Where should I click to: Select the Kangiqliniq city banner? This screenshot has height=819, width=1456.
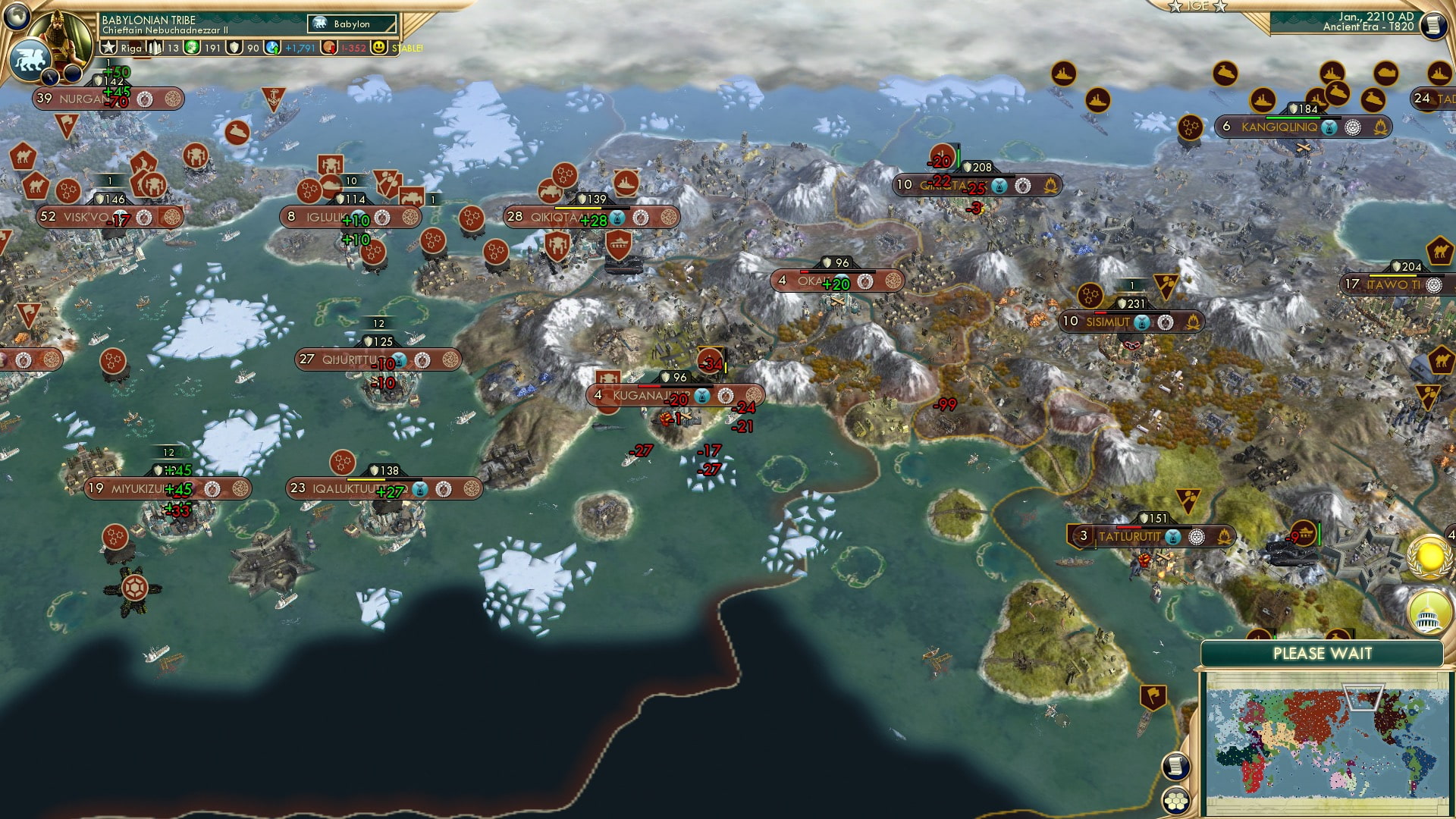point(1279,127)
